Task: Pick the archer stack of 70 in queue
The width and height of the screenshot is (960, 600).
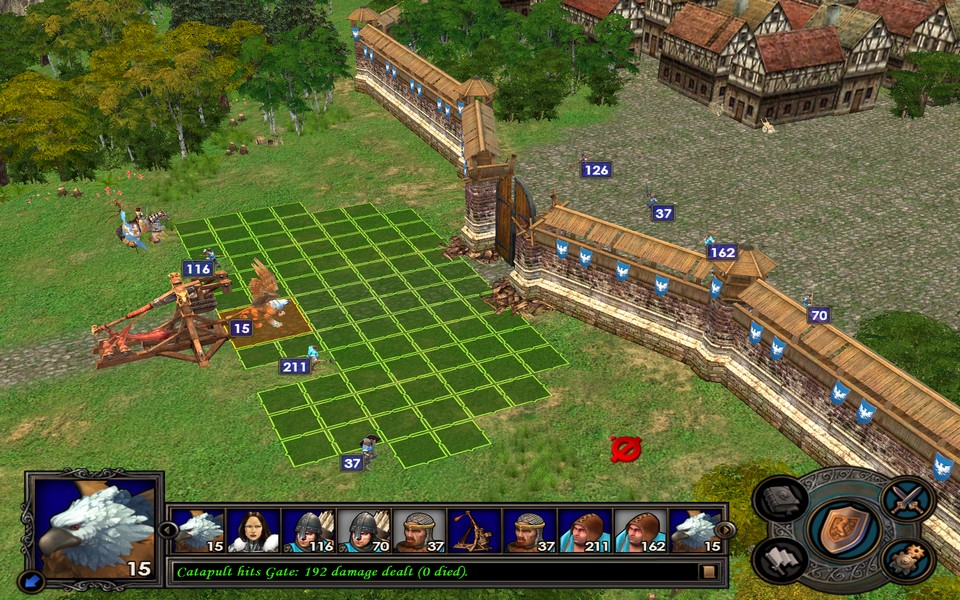Action: 363,530
